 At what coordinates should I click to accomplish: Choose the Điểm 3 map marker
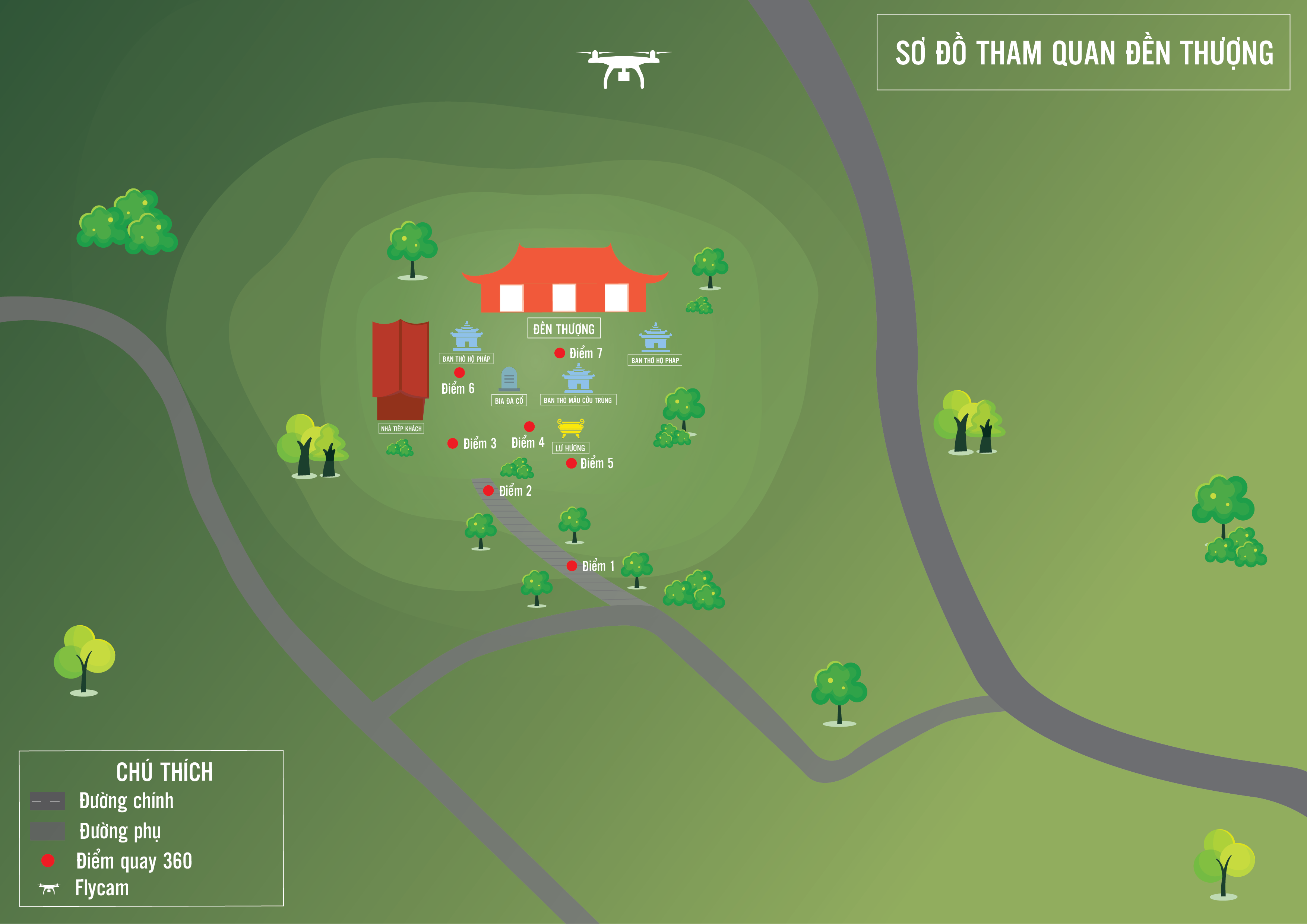point(453,443)
